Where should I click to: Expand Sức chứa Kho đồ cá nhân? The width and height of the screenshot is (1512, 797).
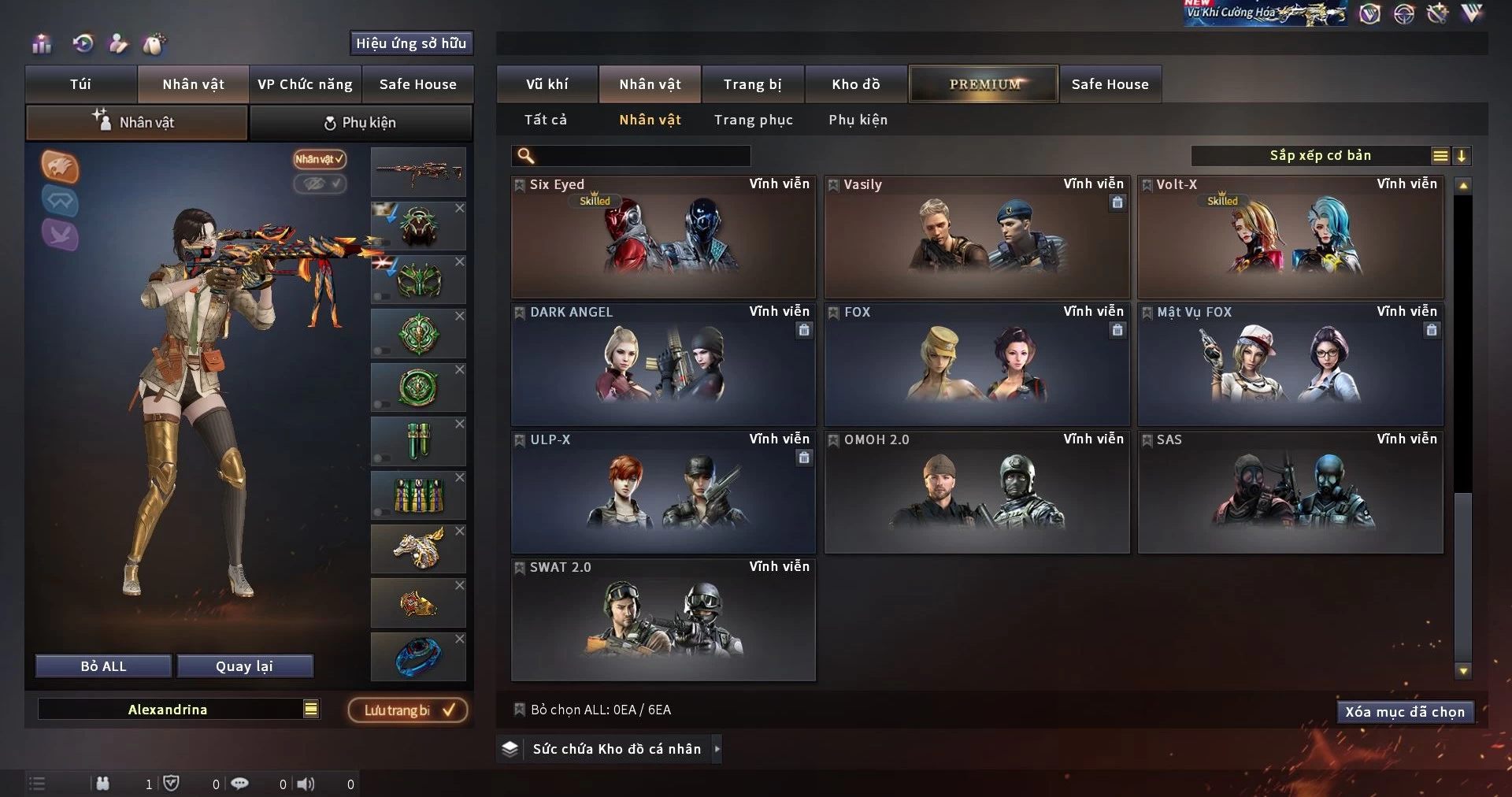(616, 749)
